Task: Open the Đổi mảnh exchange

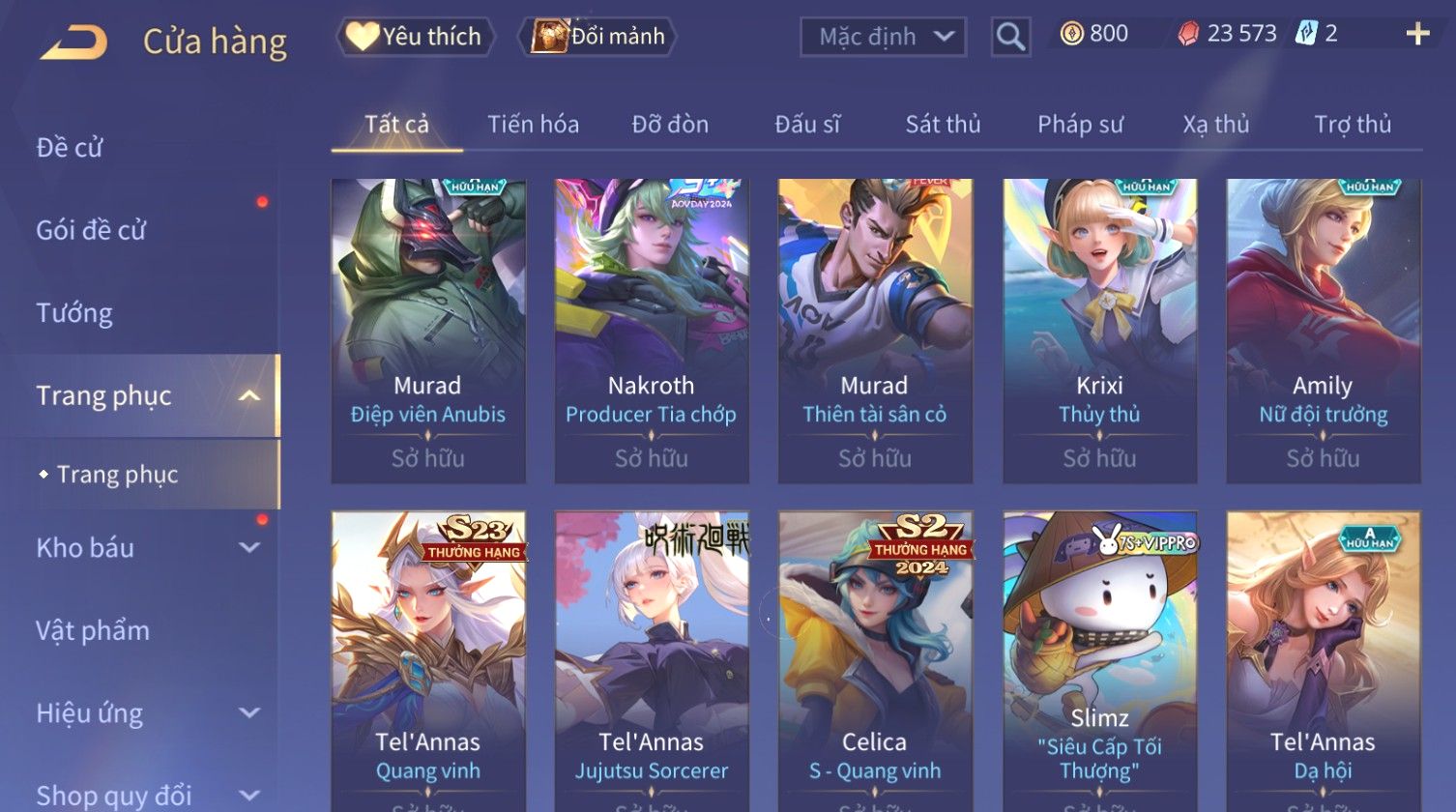Action: tap(598, 37)
